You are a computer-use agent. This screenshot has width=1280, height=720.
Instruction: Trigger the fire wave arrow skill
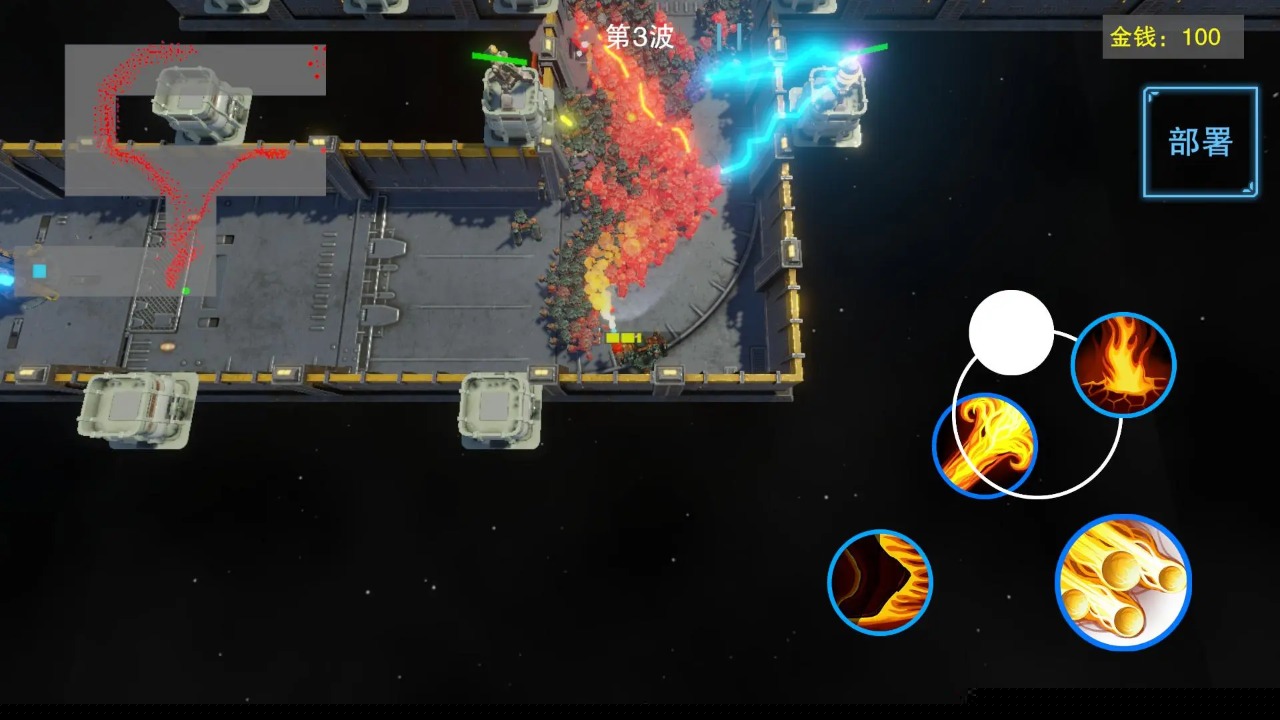click(x=880, y=582)
